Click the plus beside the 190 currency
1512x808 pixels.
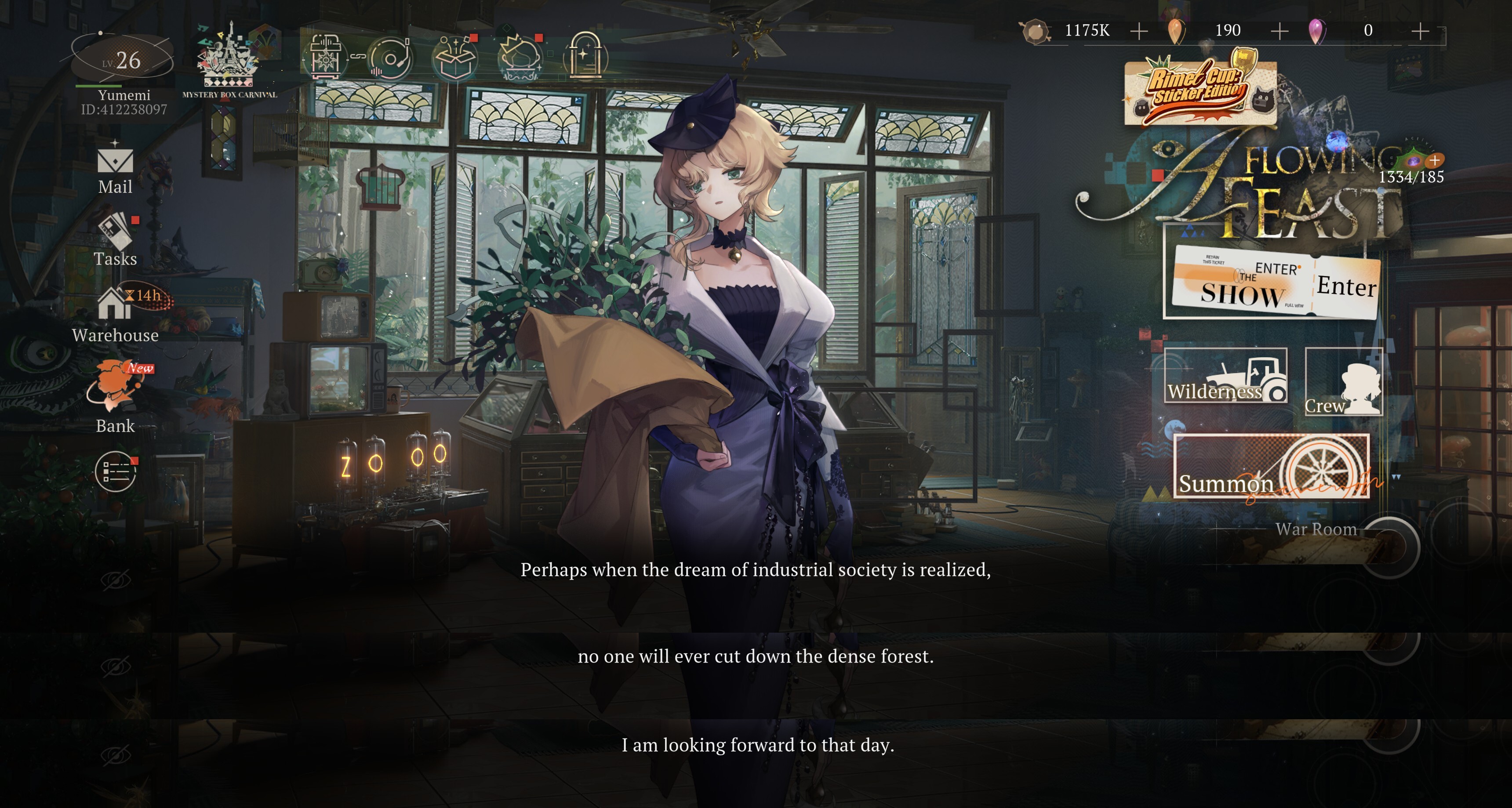1279,30
